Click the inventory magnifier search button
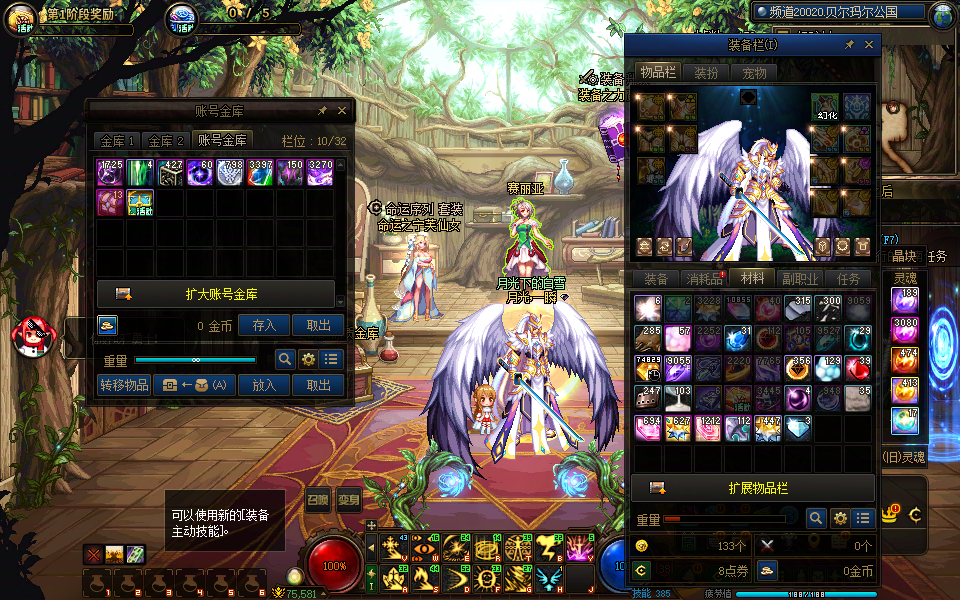This screenshot has height=600, width=960. pyautogui.click(x=816, y=518)
